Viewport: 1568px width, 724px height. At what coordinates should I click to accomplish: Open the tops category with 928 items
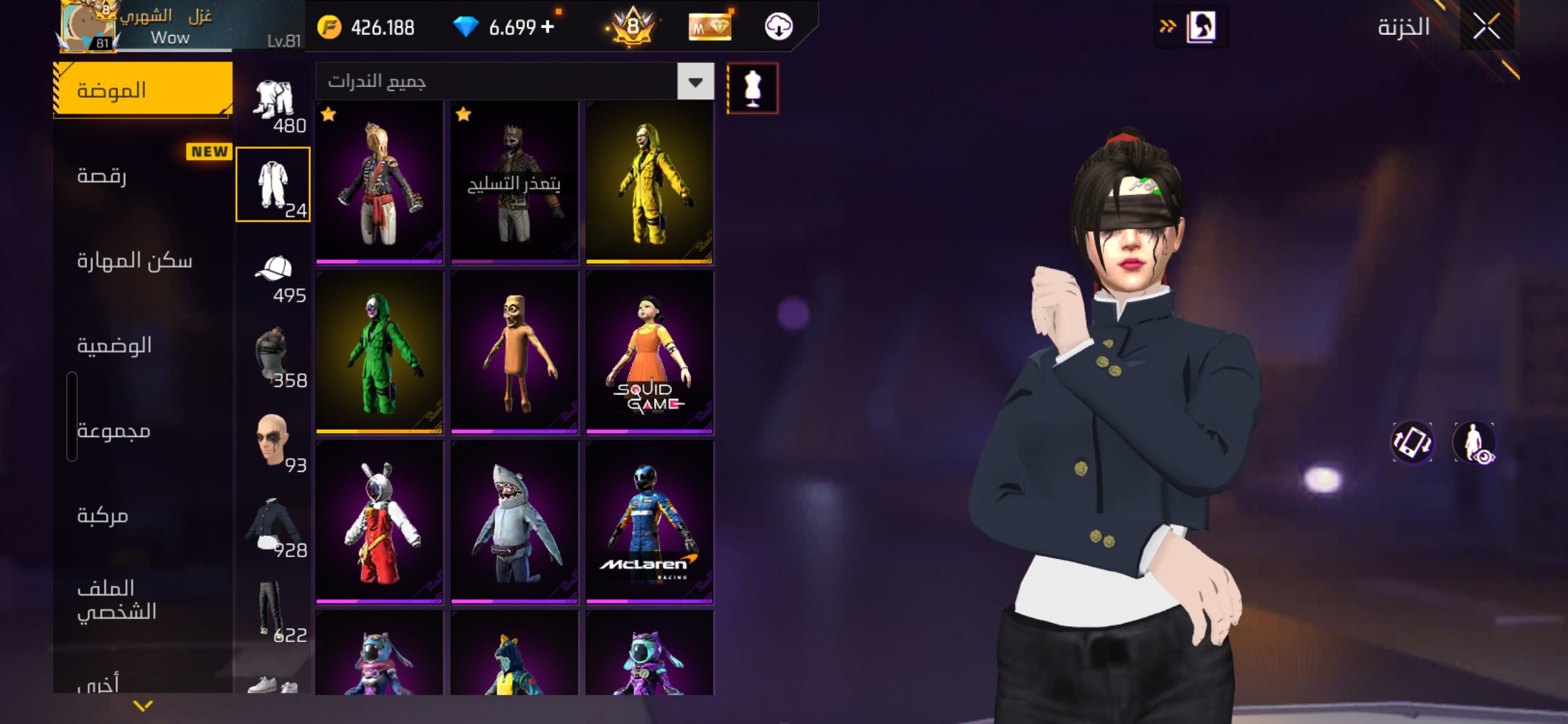273,530
